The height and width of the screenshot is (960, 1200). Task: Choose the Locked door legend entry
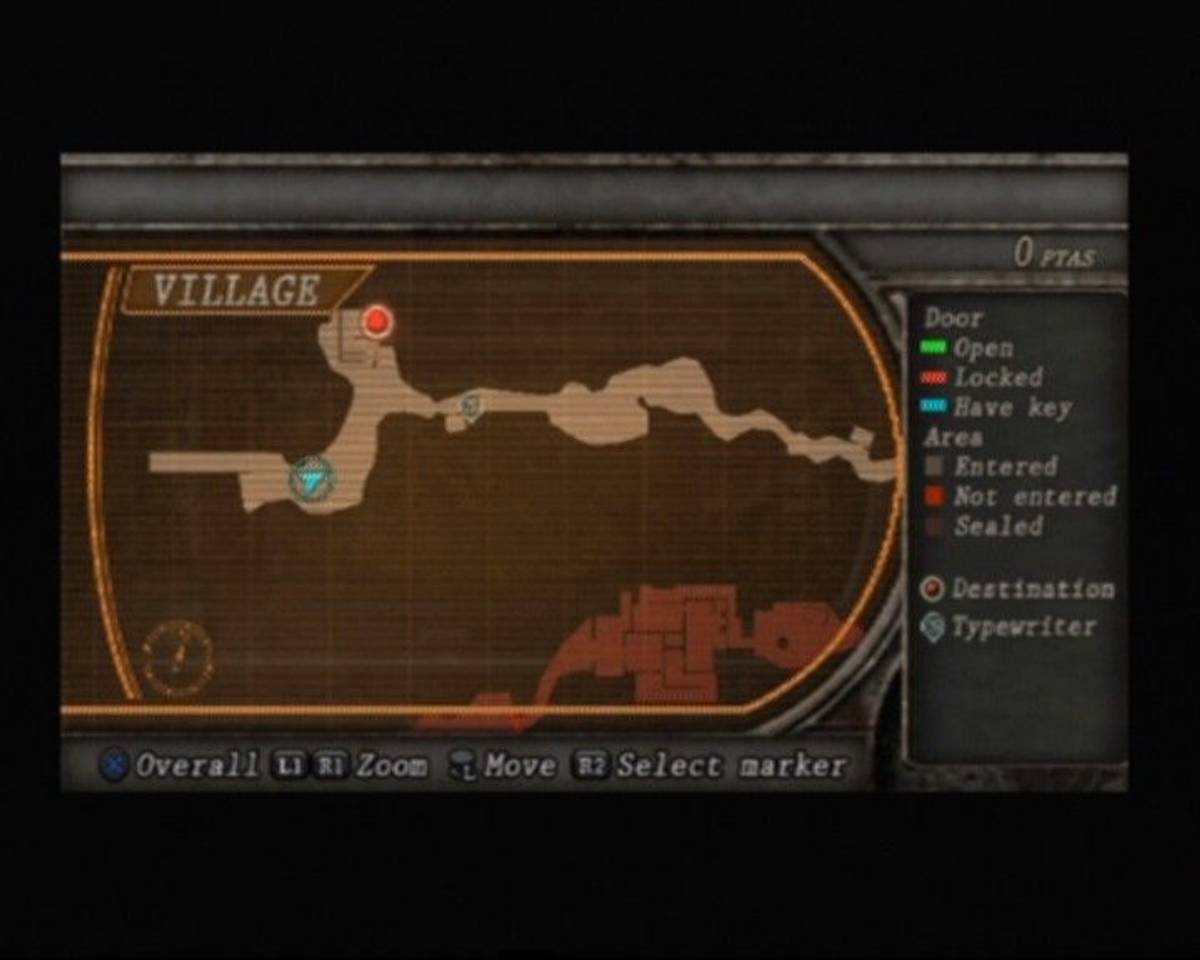[982, 378]
